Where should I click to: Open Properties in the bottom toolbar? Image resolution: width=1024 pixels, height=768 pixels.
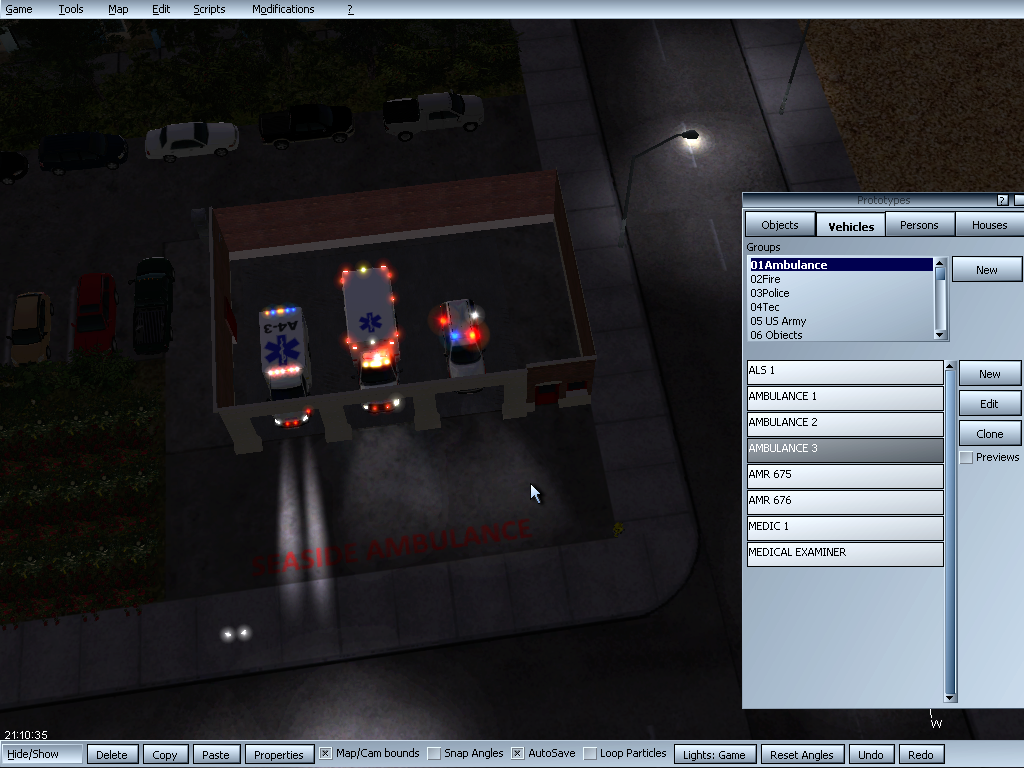point(279,755)
